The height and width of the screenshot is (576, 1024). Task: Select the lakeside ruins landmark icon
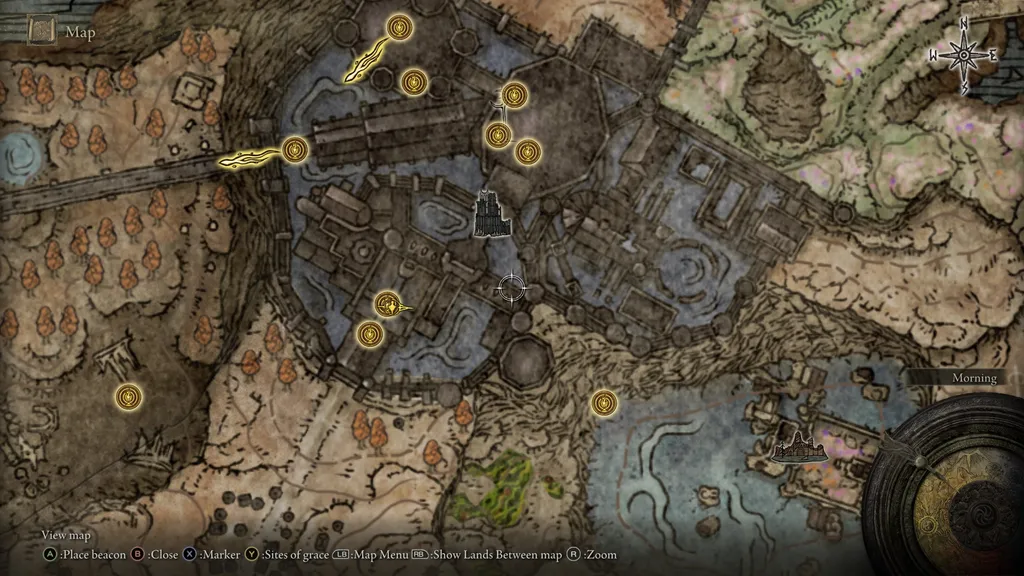point(801,445)
